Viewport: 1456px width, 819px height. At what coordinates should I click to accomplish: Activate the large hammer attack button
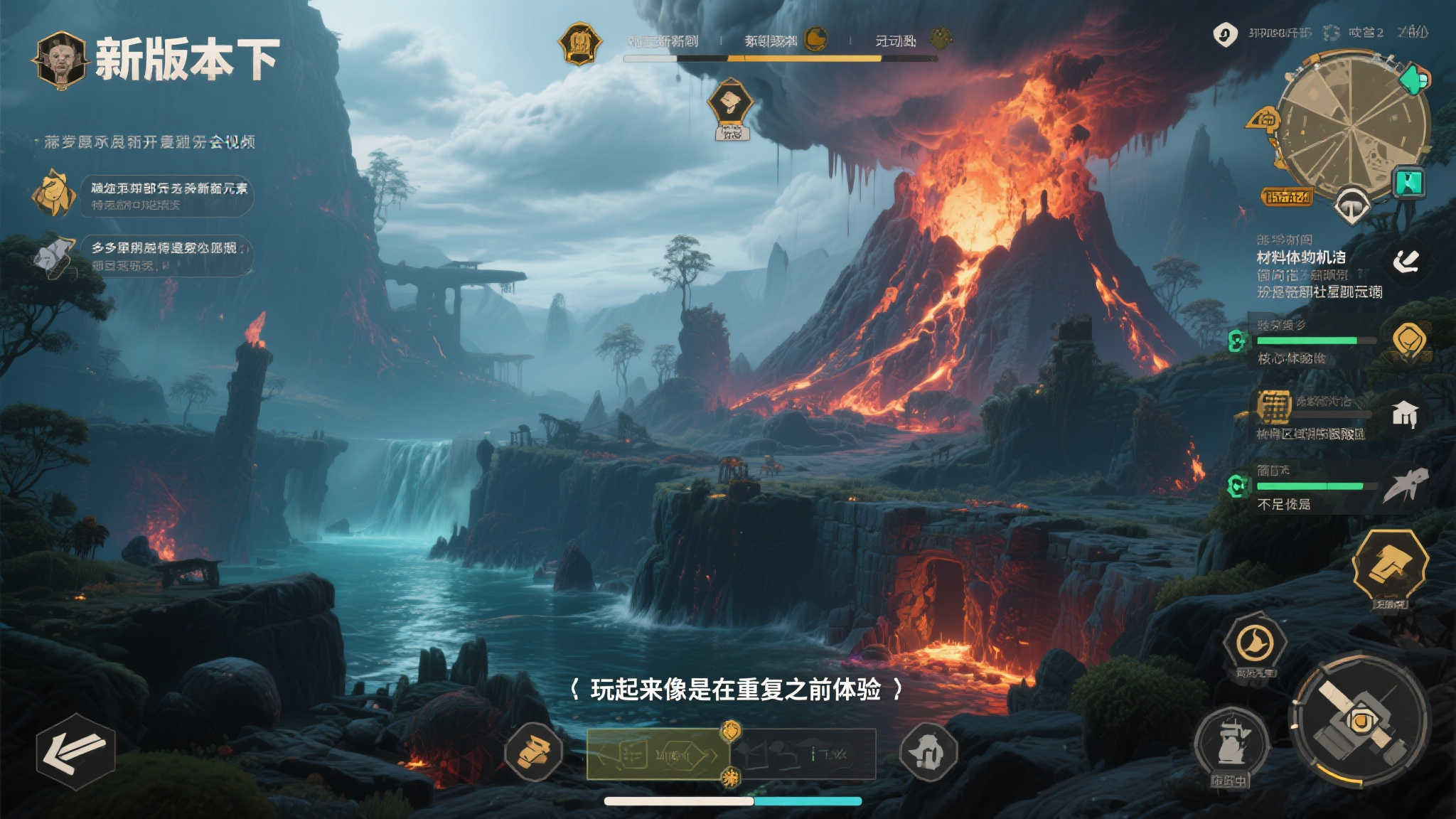pyautogui.click(x=1360, y=721)
